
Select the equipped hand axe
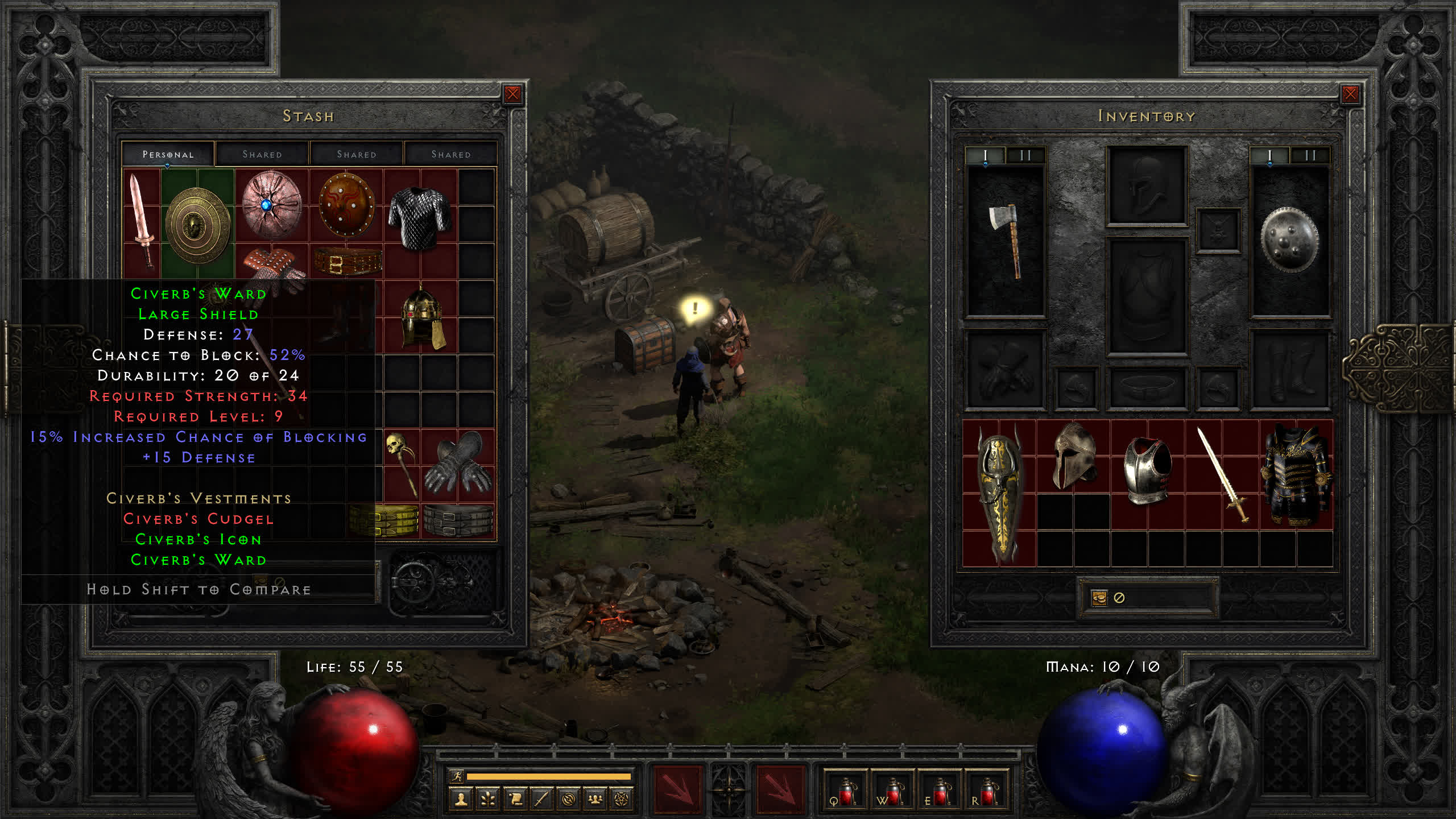coord(1006,239)
